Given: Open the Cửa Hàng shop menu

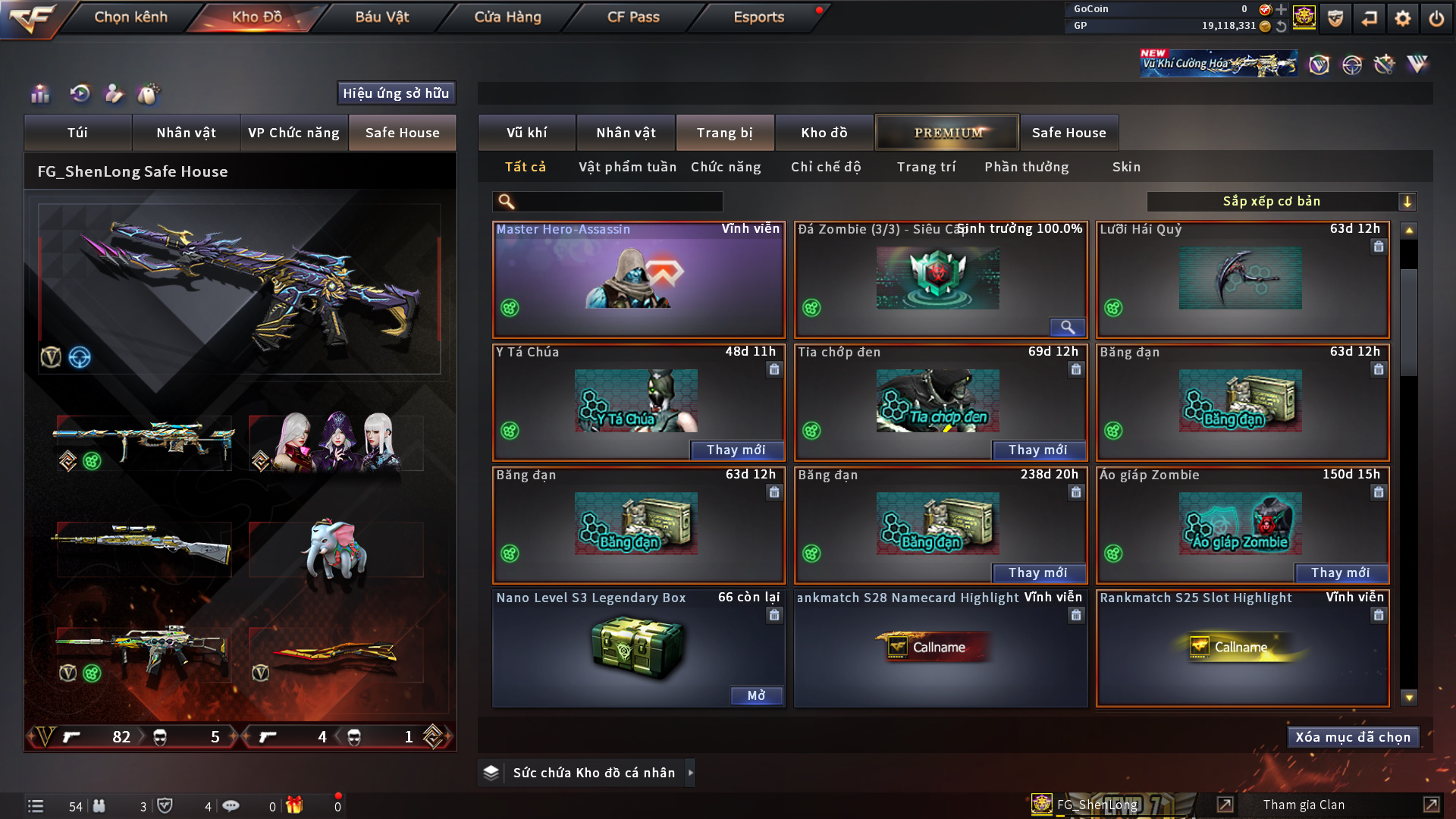Looking at the screenshot, I should tap(507, 17).
